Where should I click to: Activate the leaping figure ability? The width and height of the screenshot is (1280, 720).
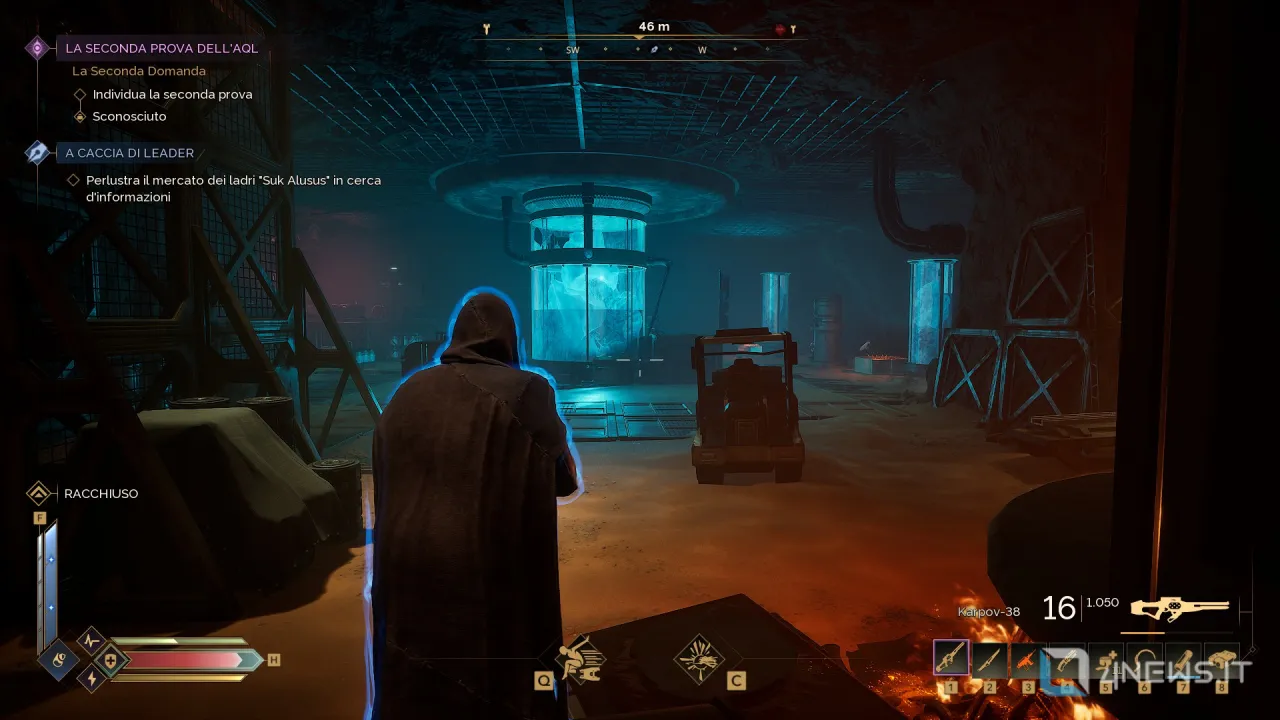pyautogui.click(x=582, y=658)
